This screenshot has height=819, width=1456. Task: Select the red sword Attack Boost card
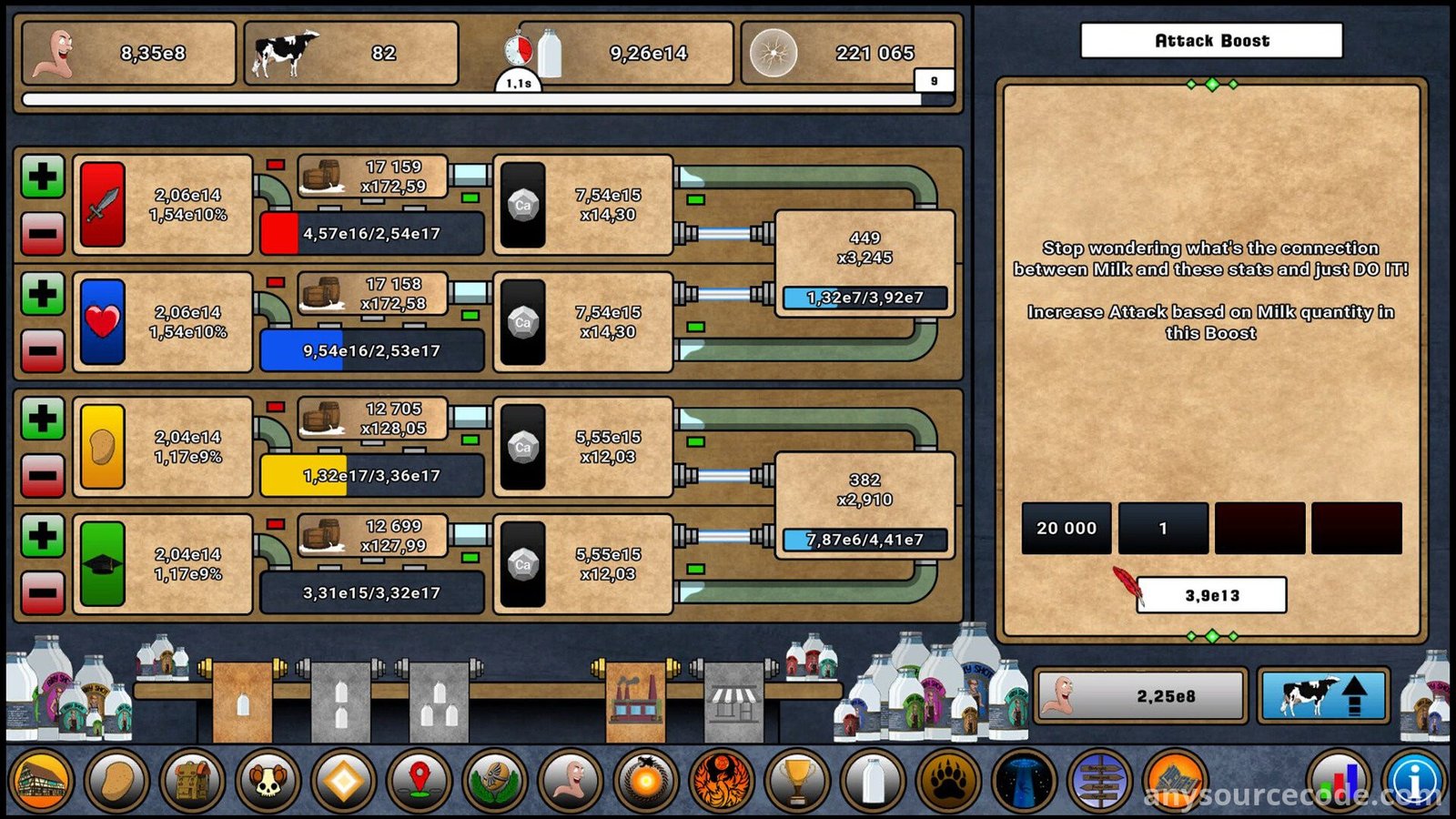(103, 205)
